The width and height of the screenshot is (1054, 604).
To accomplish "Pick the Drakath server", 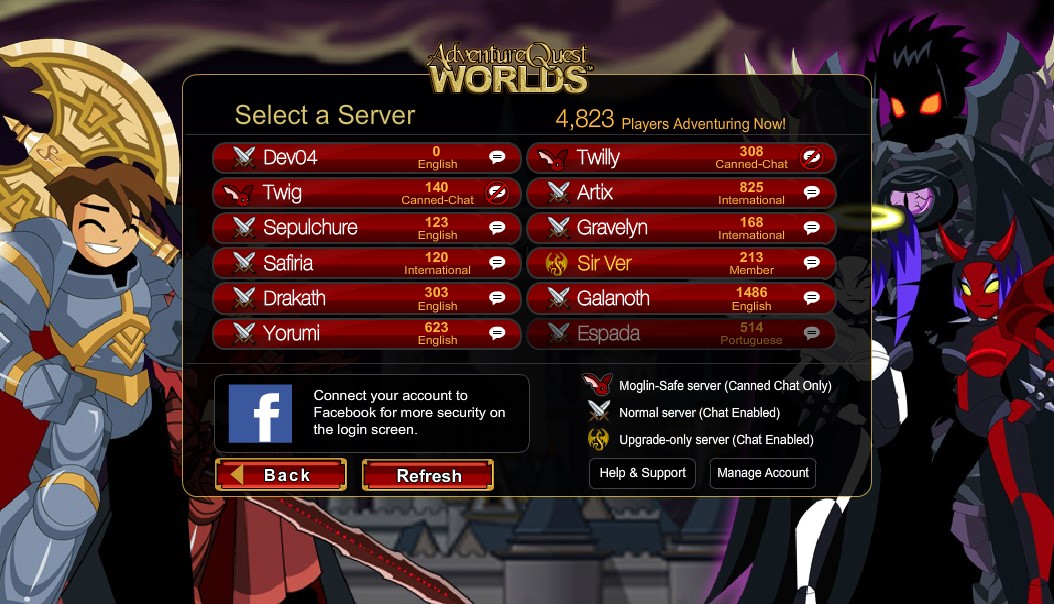I will point(366,298).
